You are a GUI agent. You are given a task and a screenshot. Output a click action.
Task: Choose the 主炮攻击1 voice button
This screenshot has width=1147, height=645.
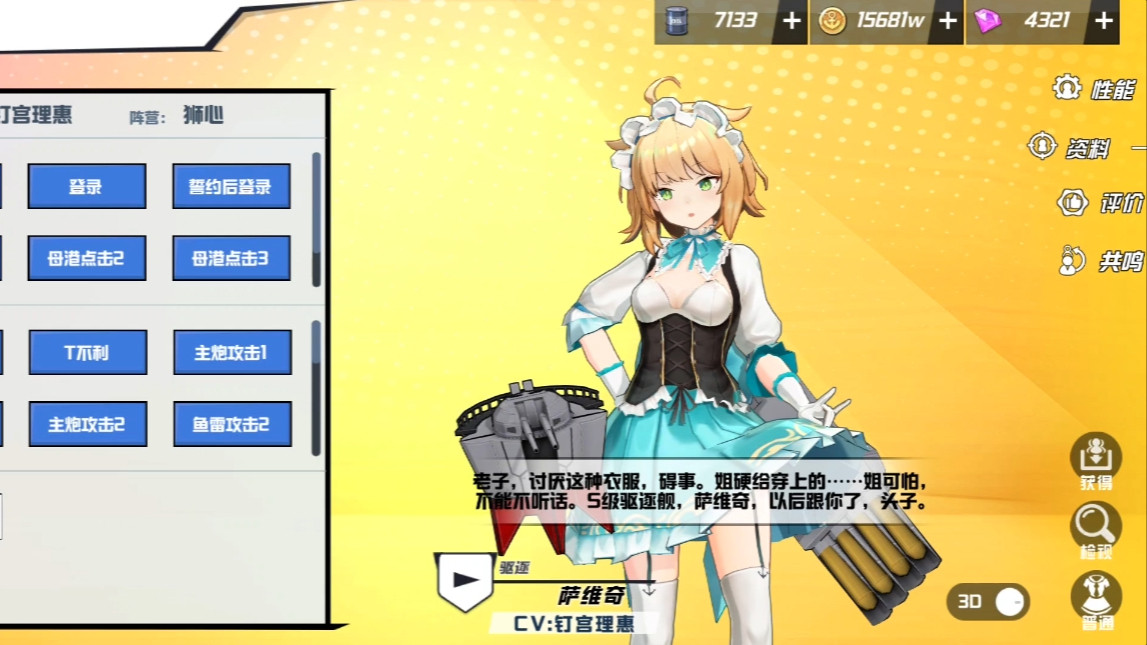(x=231, y=352)
